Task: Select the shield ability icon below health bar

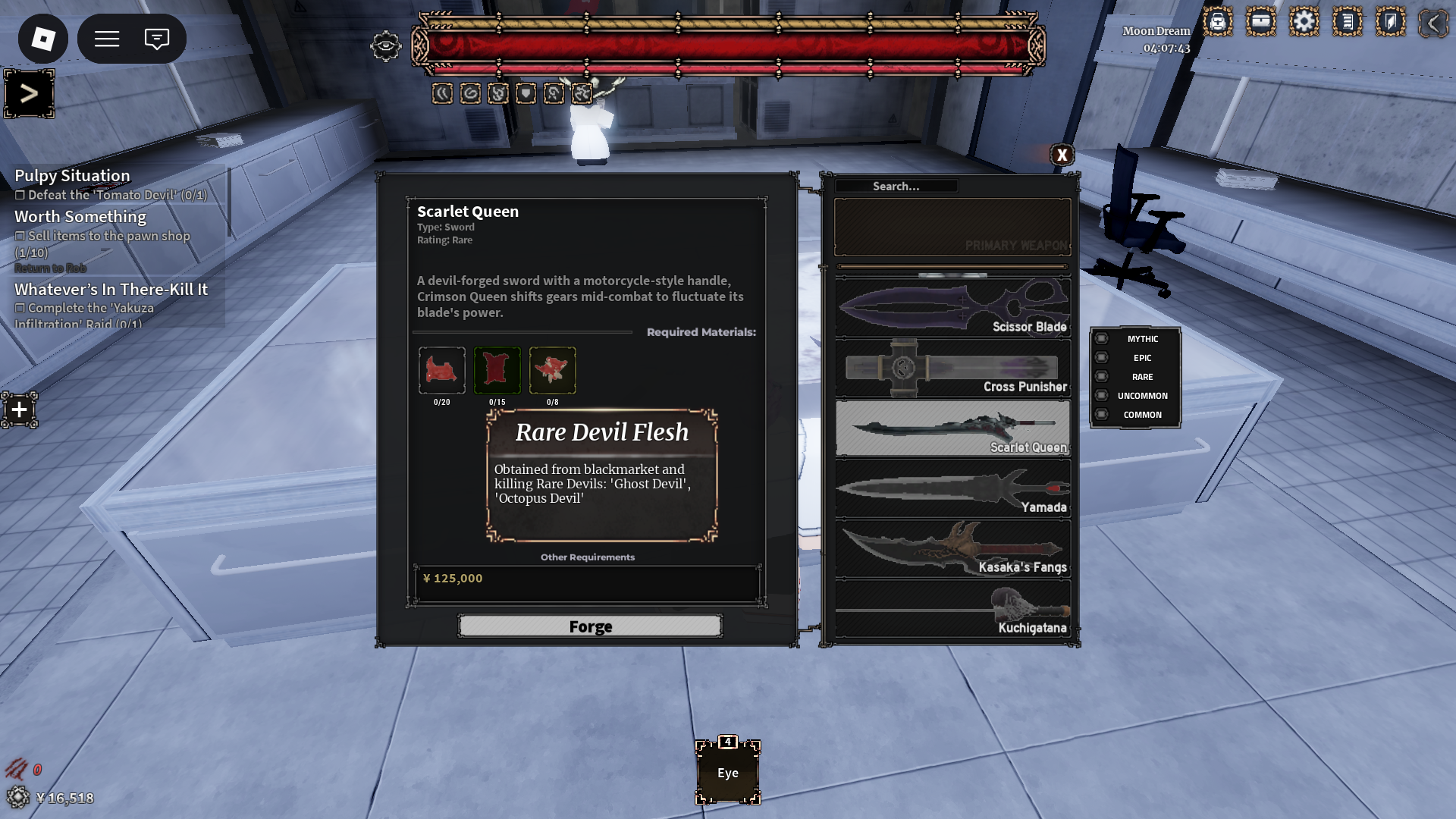Action: [x=525, y=93]
